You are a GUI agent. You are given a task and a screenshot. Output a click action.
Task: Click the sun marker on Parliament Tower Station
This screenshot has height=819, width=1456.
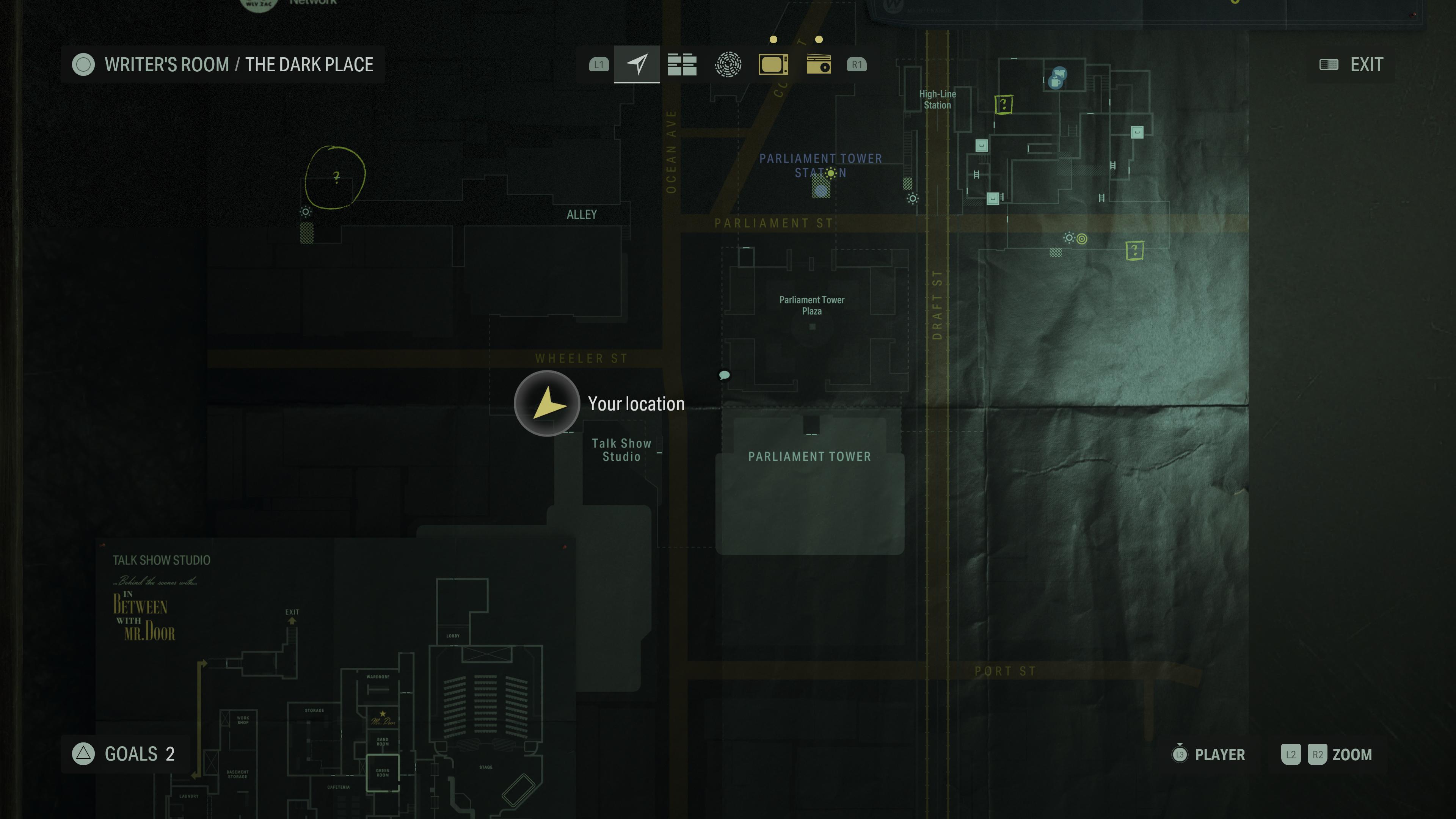[831, 173]
